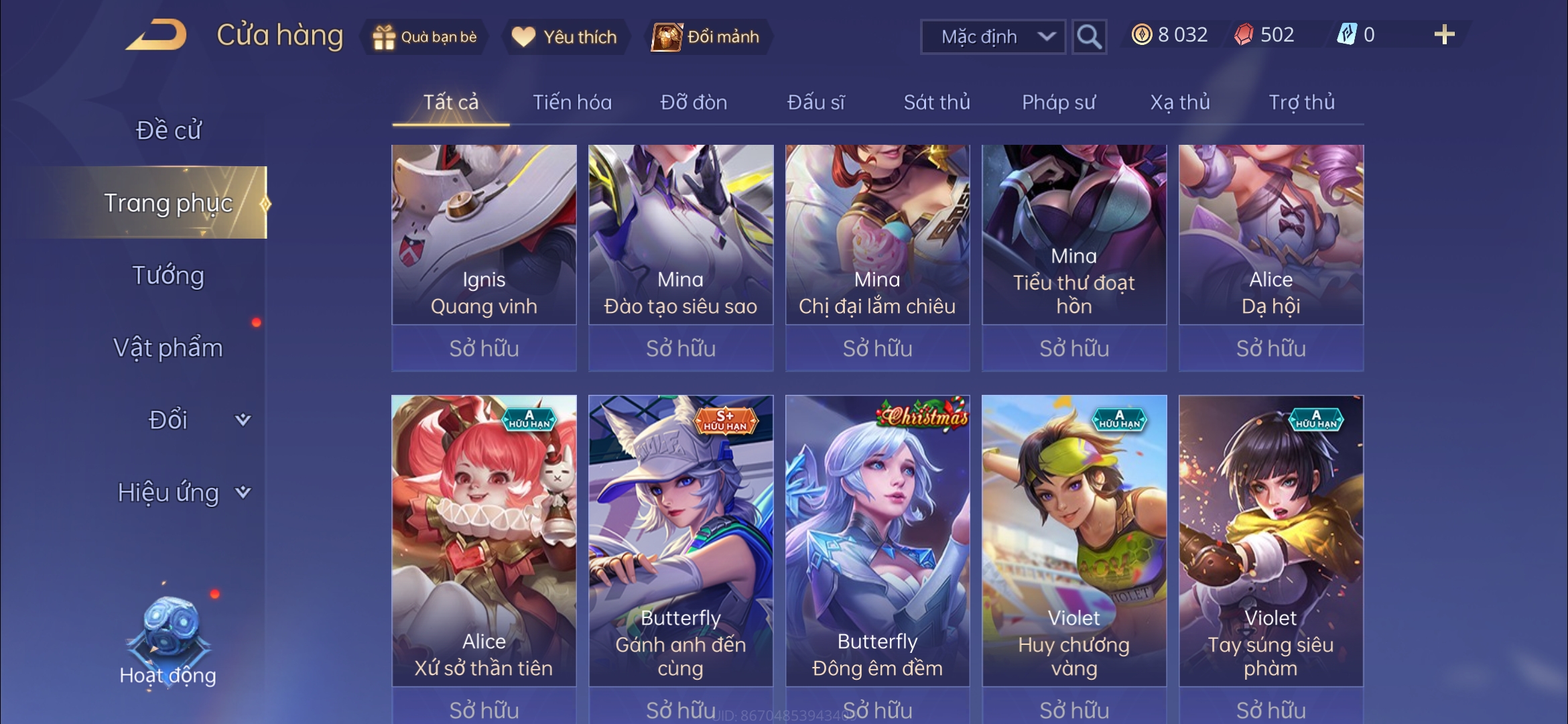Viewport: 1568px width, 724px height.
Task: Open the Đề cử shop section
Action: pos(168,130)
